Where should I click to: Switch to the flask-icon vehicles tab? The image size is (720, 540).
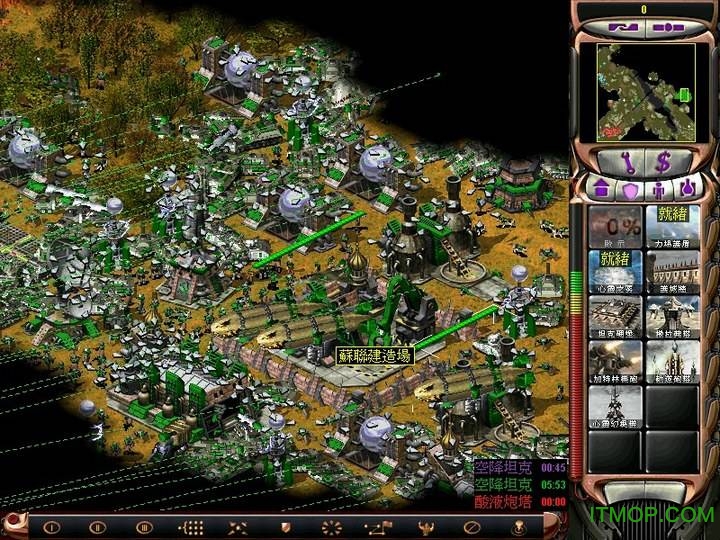687,188
